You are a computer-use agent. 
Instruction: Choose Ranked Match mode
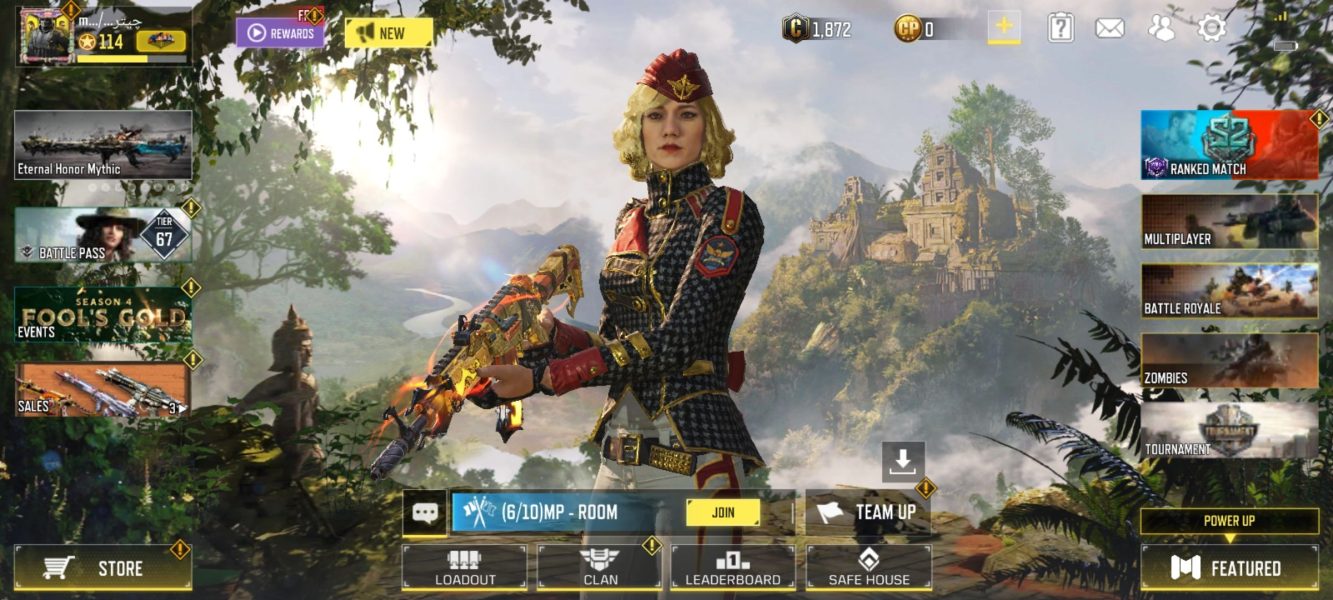(x=1229, y=145)
